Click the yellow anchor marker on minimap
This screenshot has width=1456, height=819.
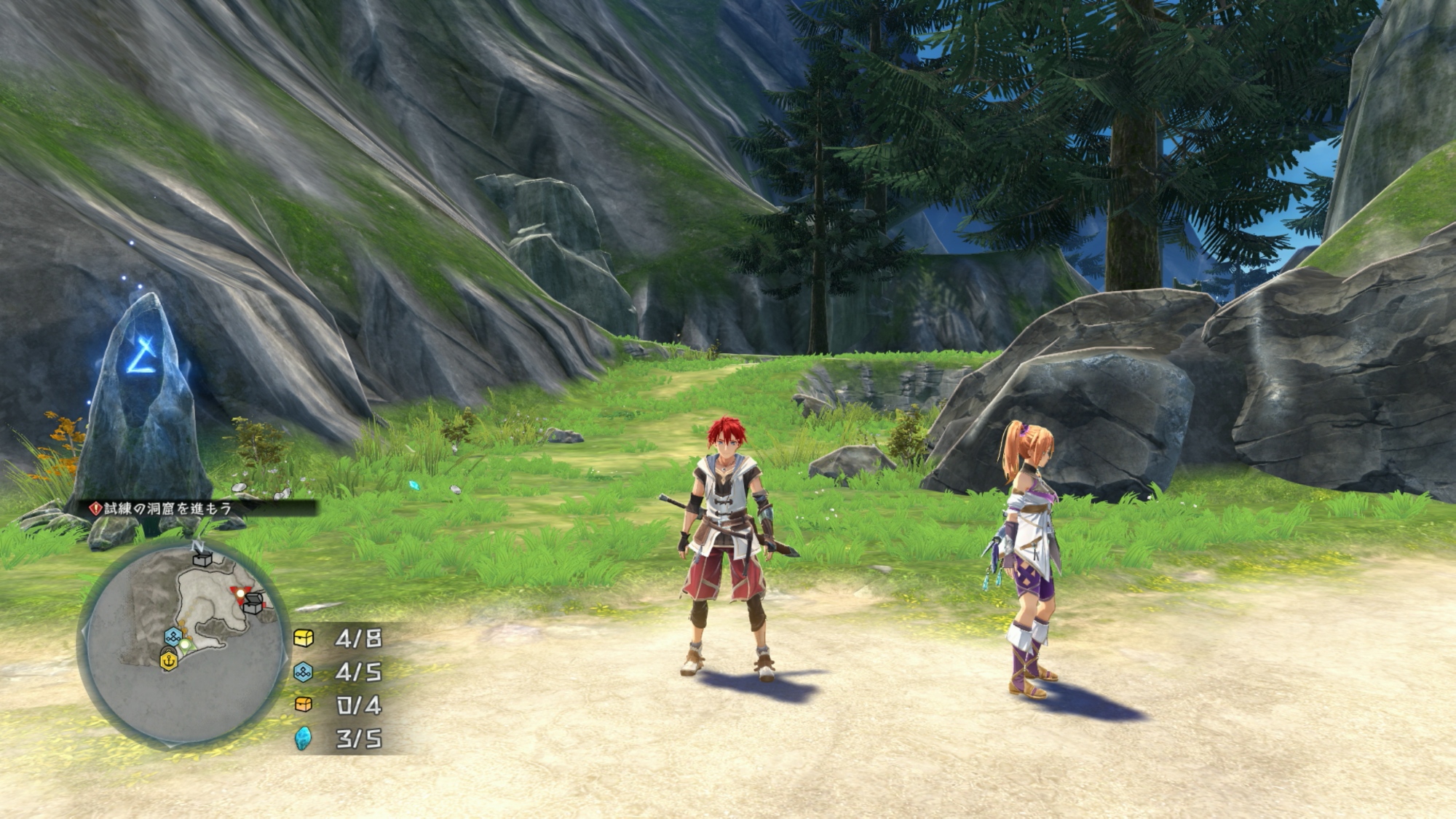coord(169,660)
